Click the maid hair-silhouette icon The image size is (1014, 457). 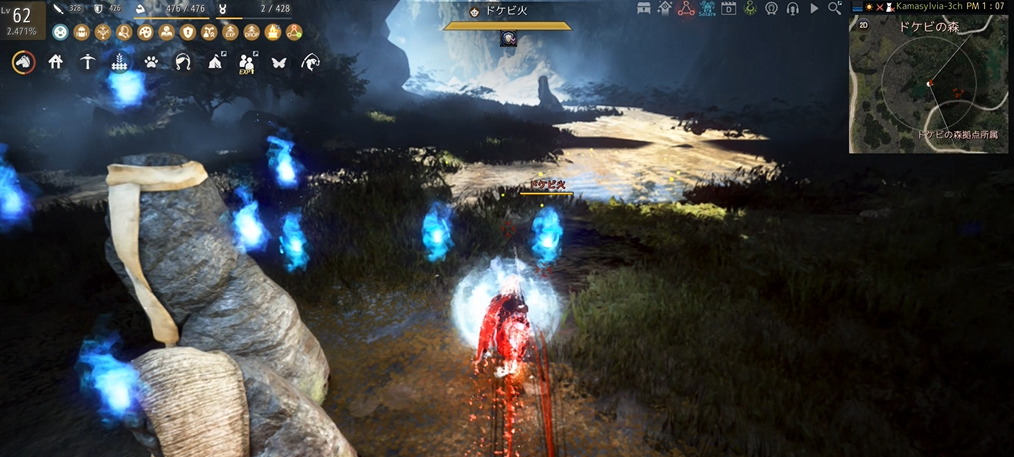pos(183,62)
